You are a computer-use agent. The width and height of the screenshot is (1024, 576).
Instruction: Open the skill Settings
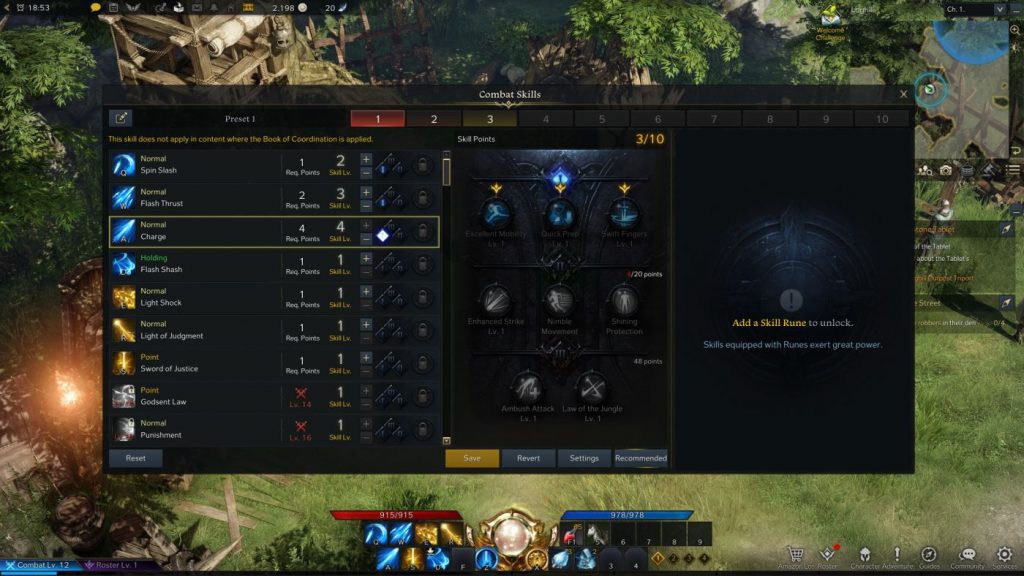pos(584,458)
